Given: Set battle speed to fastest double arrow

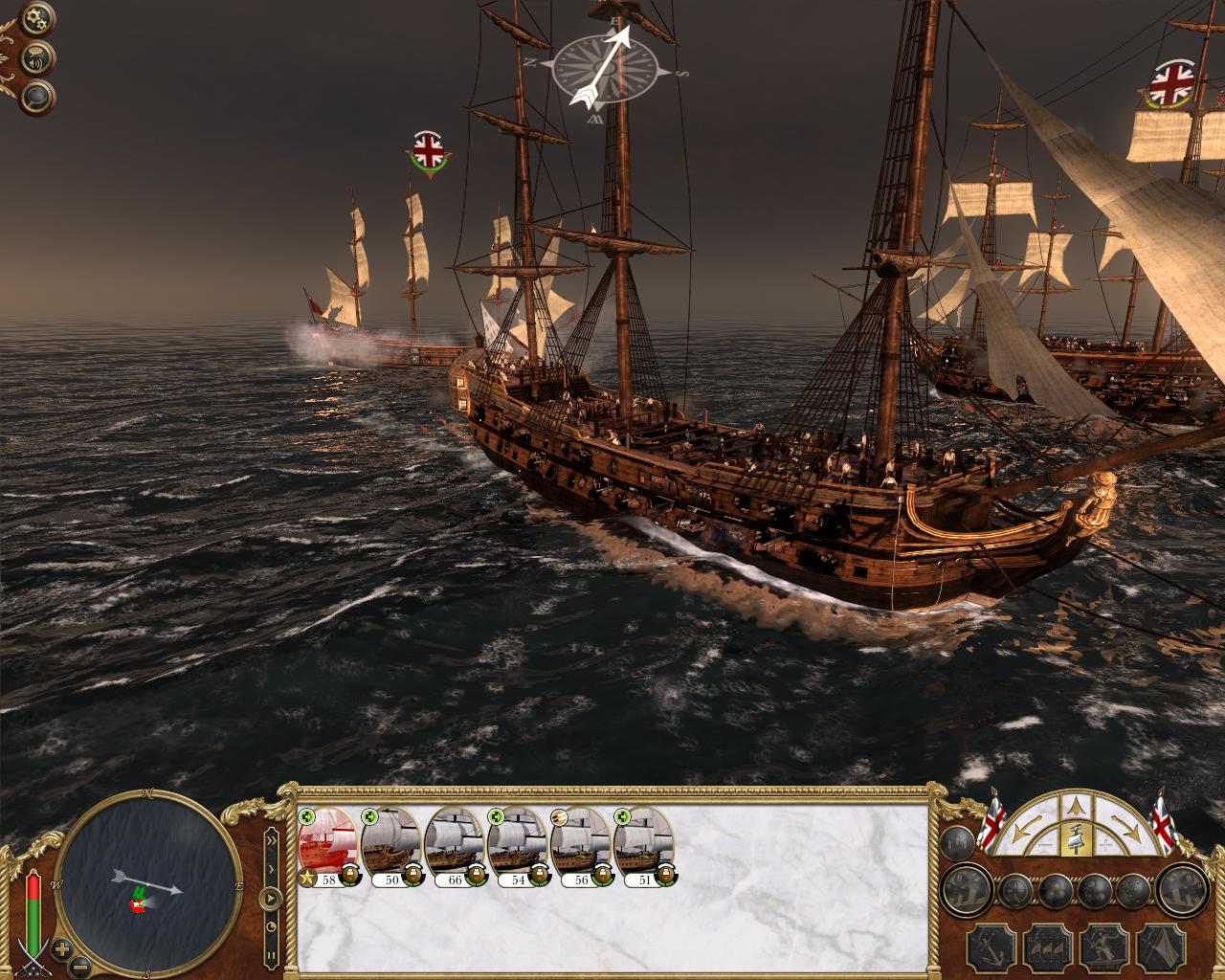Looking at the screenshot, I should 271,840.
